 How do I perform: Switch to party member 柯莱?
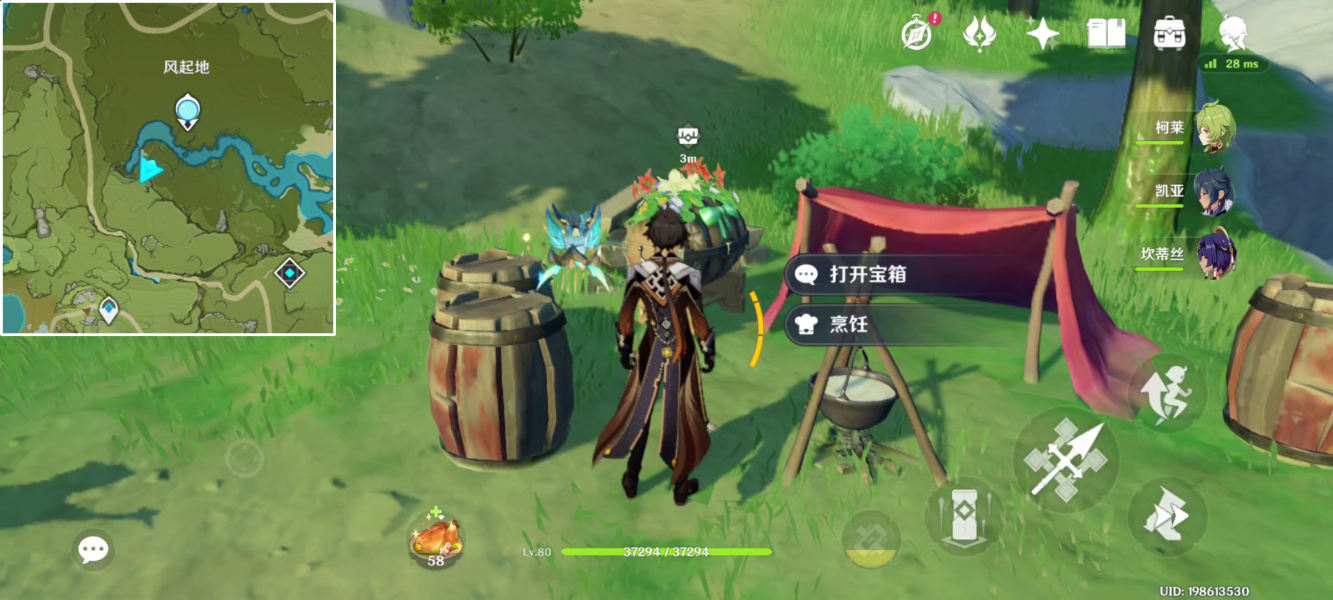point(1214,128)
